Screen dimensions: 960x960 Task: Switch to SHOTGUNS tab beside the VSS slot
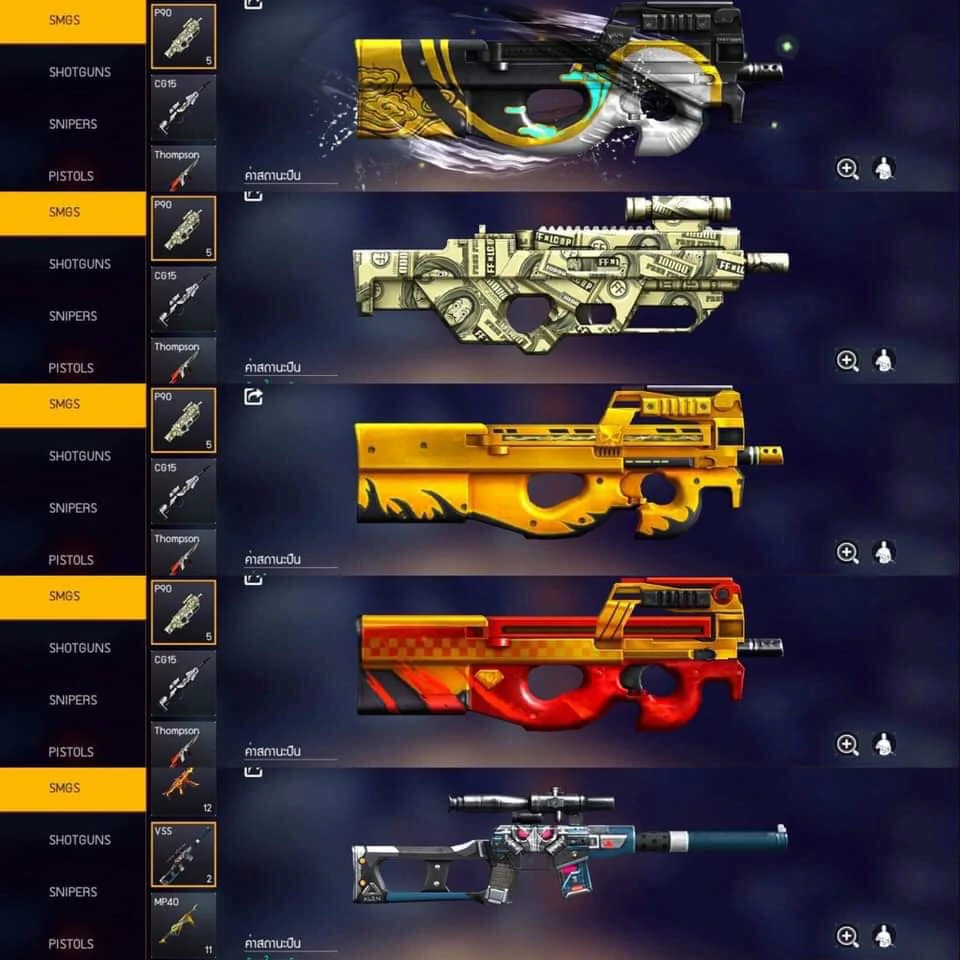click(80, 840)
